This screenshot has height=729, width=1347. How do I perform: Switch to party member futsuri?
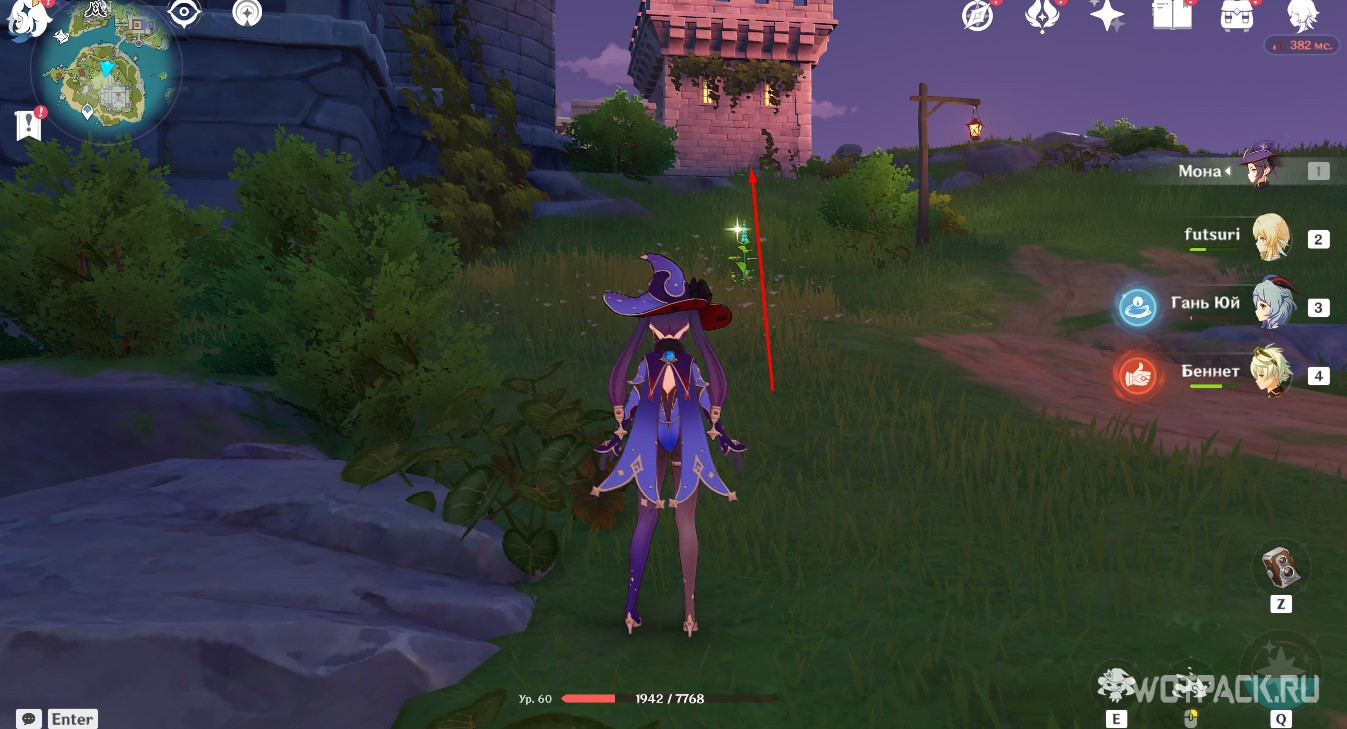click(x=1270, y=238)
